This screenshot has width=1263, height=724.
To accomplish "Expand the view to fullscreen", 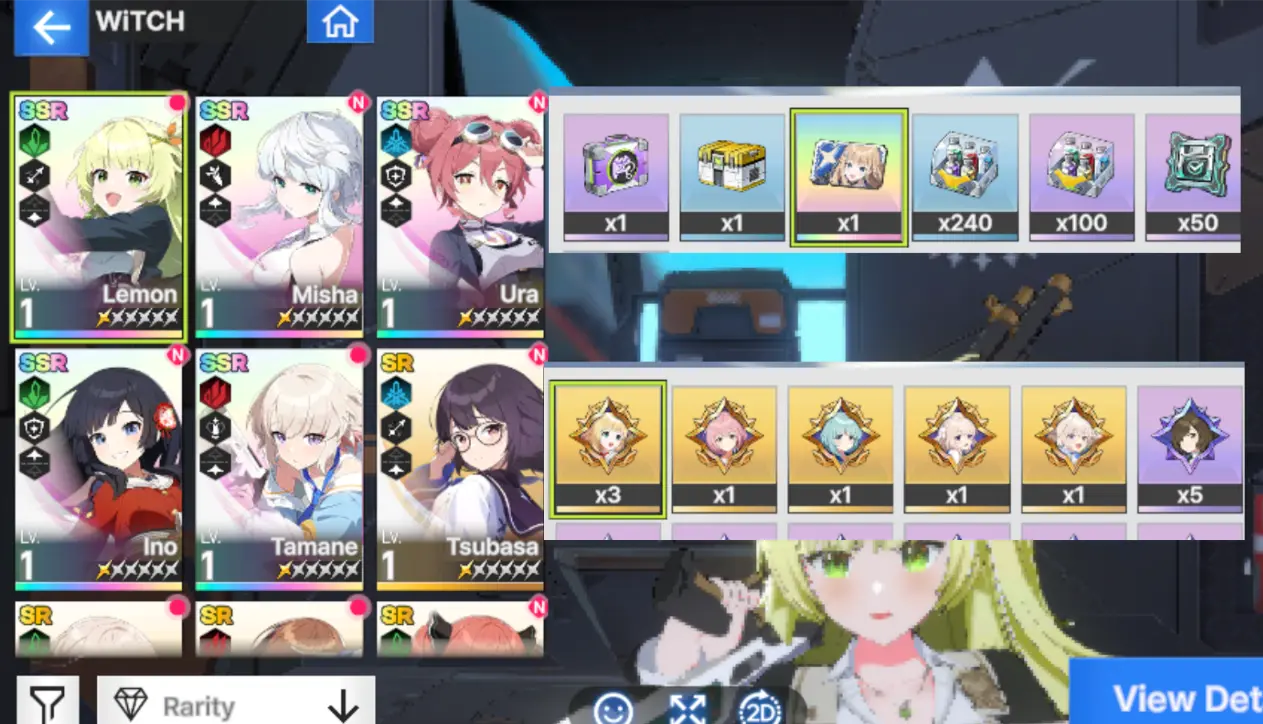I will click(687, 709).
